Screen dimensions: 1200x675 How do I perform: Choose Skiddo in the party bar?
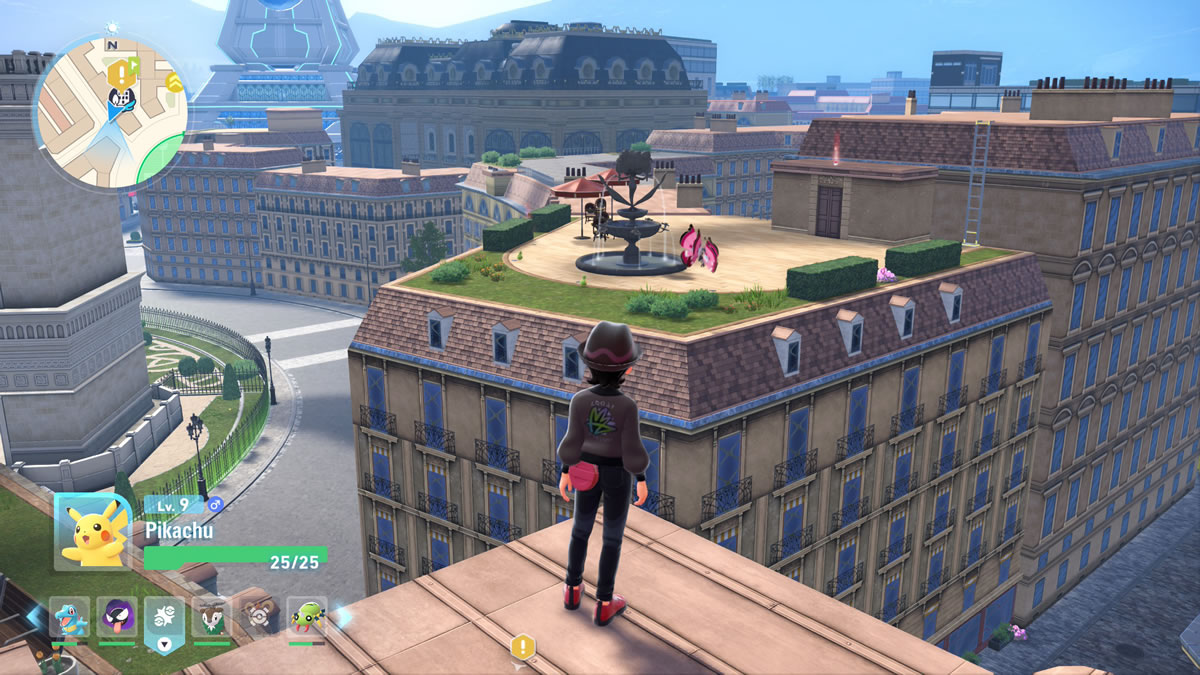pos(212,617)
